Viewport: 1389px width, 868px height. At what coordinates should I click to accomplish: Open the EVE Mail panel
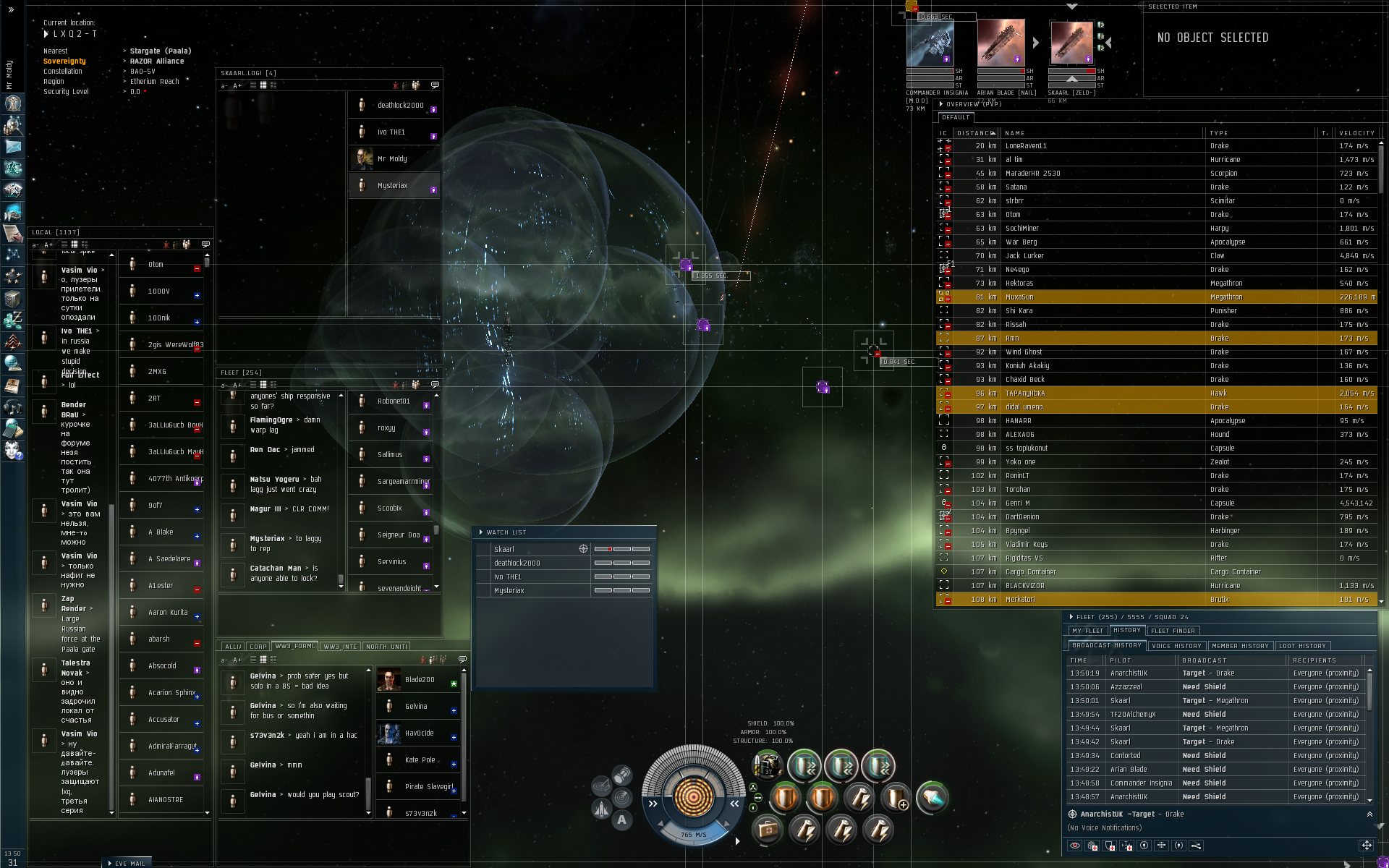pos(129,863)
